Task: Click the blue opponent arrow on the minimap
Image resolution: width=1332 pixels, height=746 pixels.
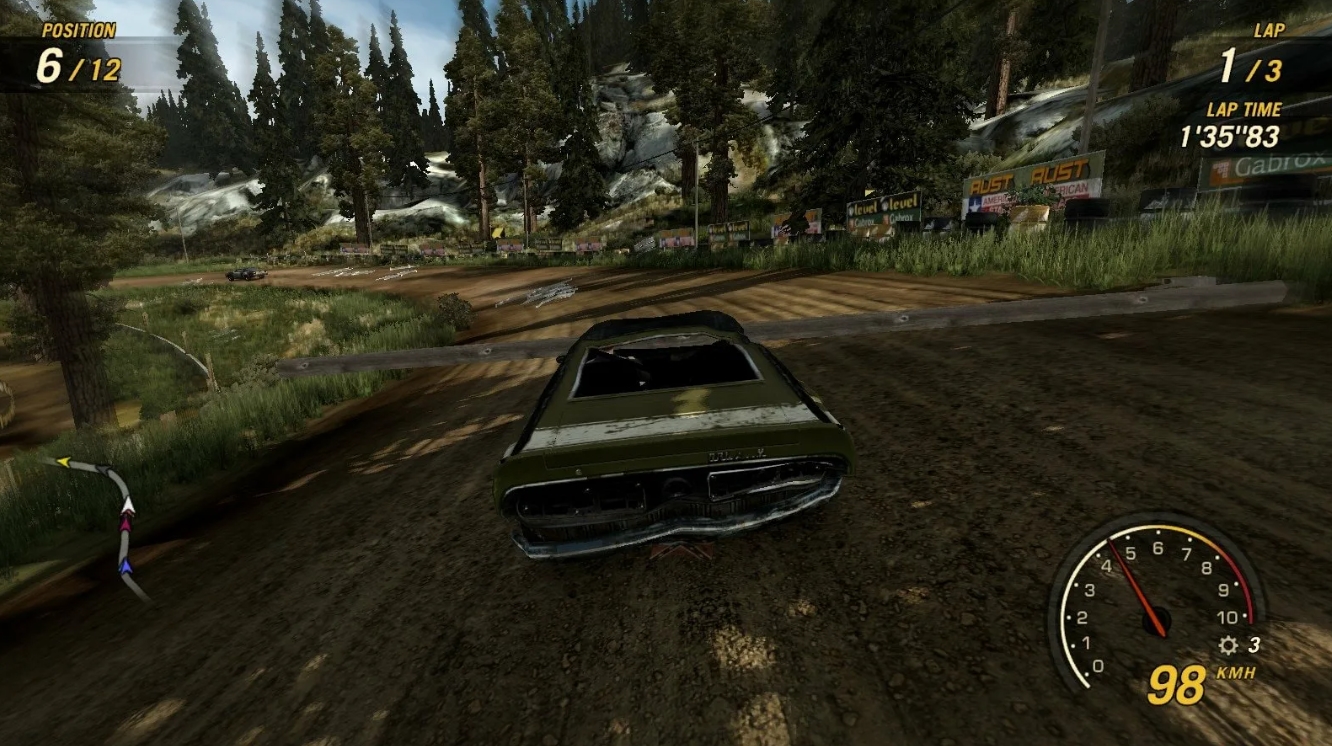Action: (127, 565)
